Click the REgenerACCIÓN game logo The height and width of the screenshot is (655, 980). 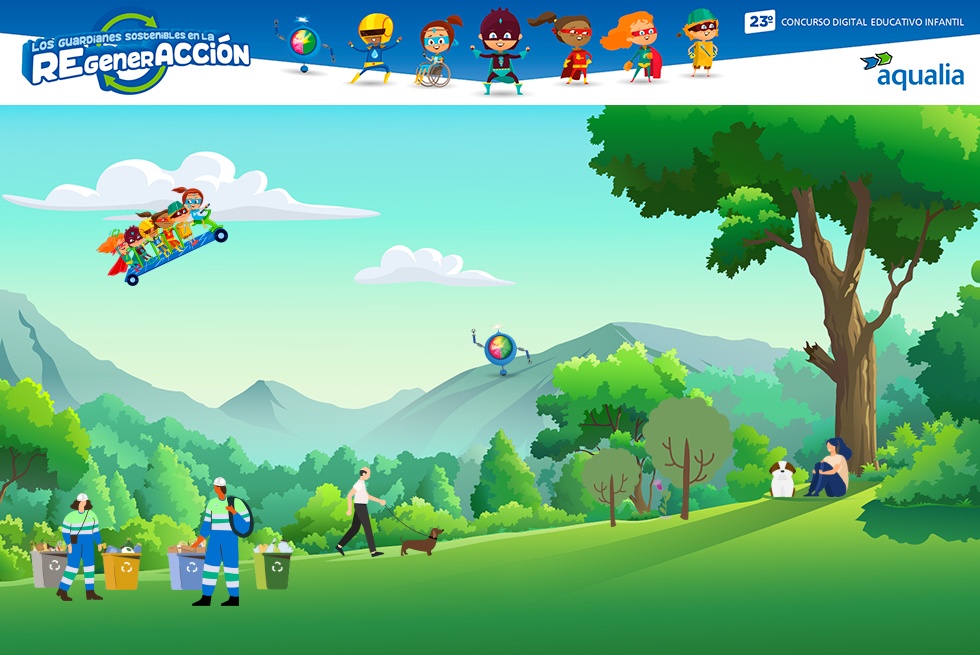137,55
